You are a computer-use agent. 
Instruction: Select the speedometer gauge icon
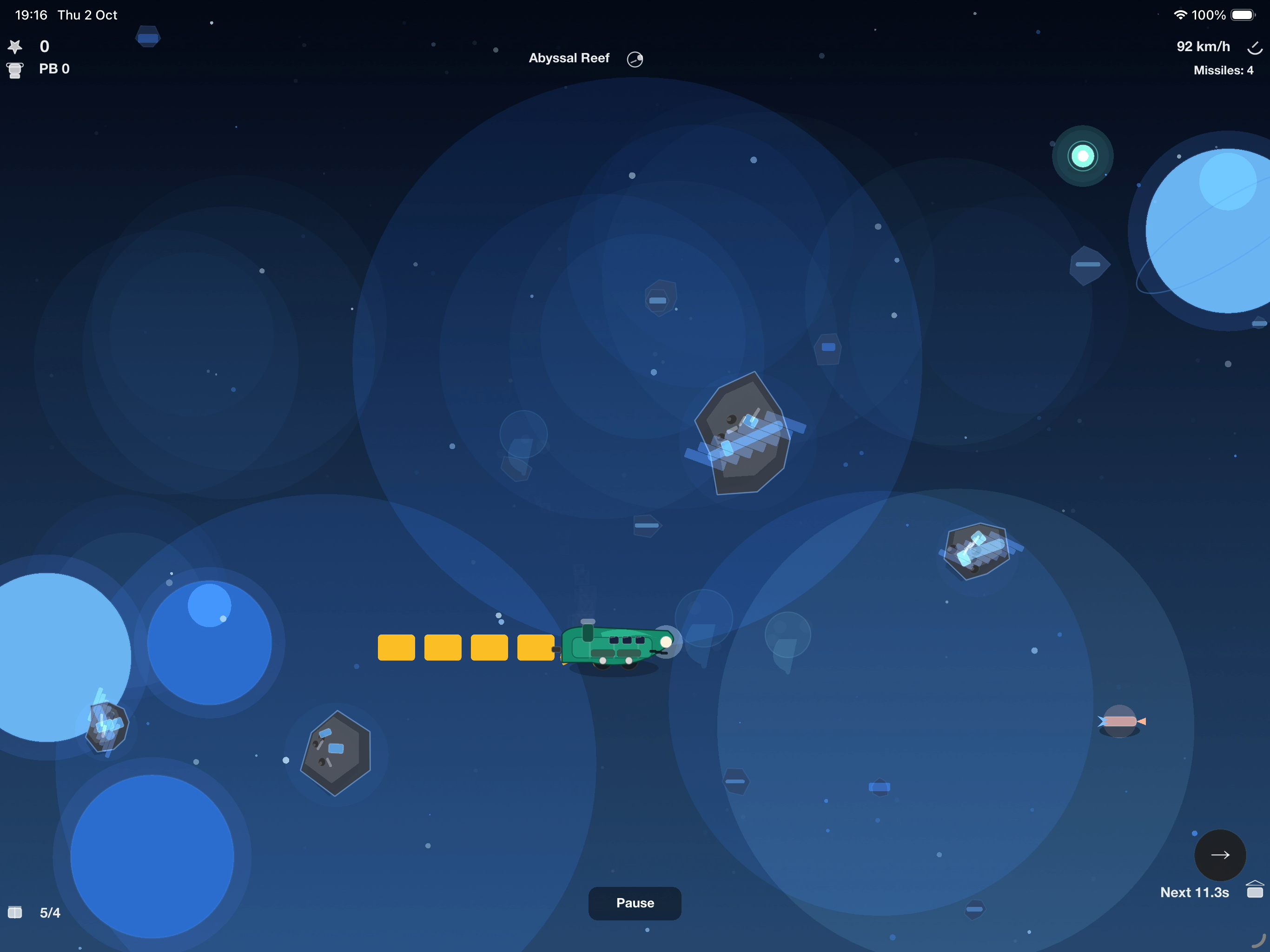1255,48
